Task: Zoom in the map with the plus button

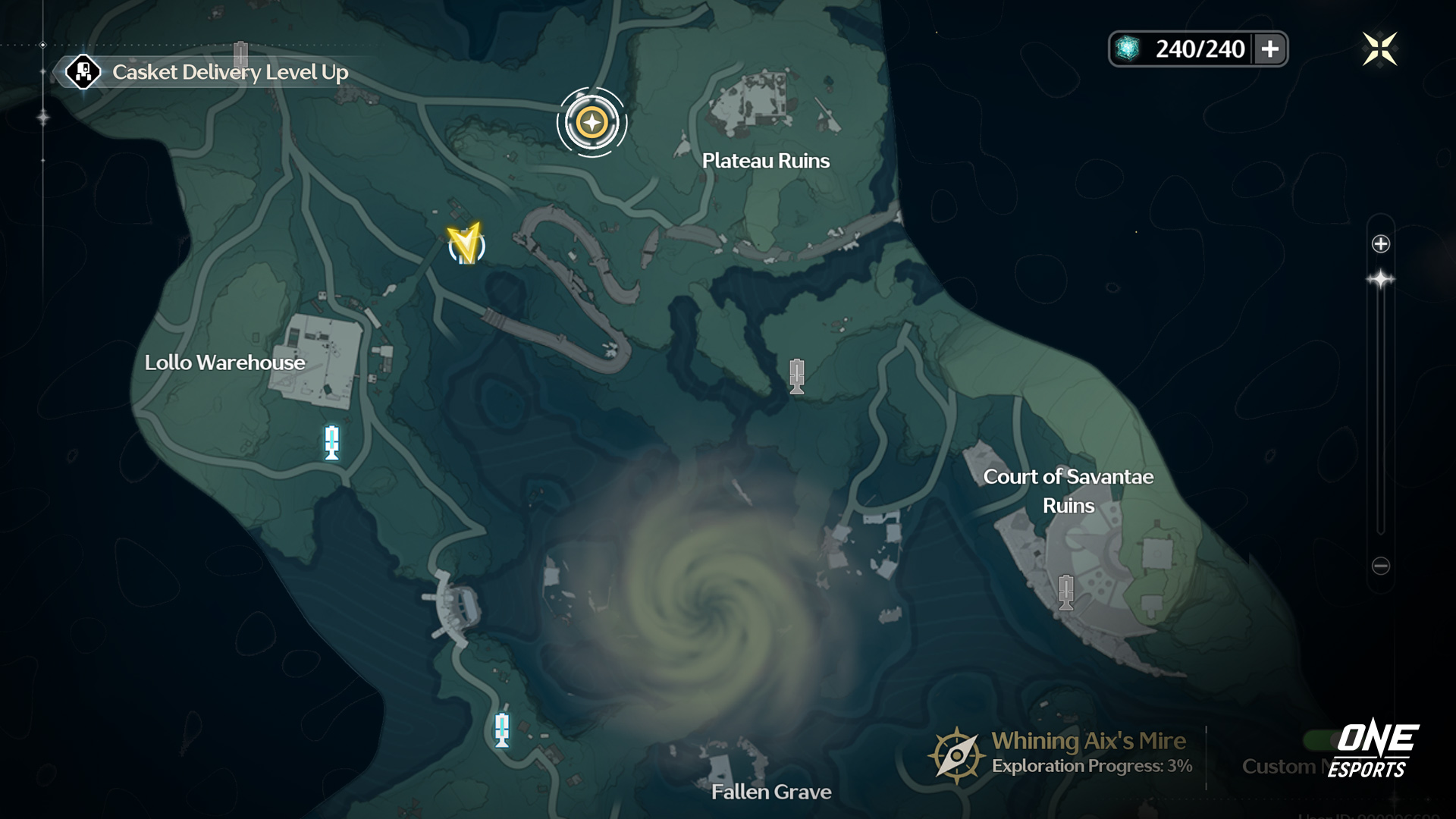Action: tap(1381, 243)
